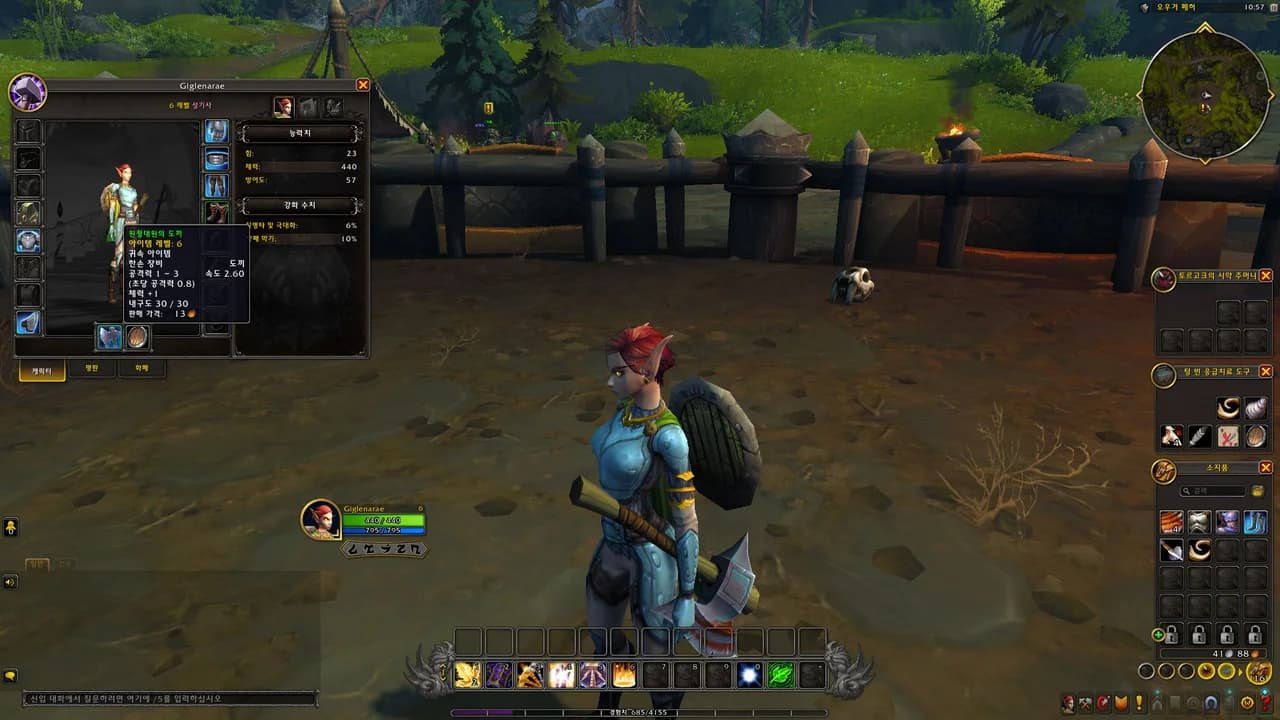Switch to the 평판 tab
Image resolution: width=1280 pixels, height=720 pixels.
coord(92,369)
